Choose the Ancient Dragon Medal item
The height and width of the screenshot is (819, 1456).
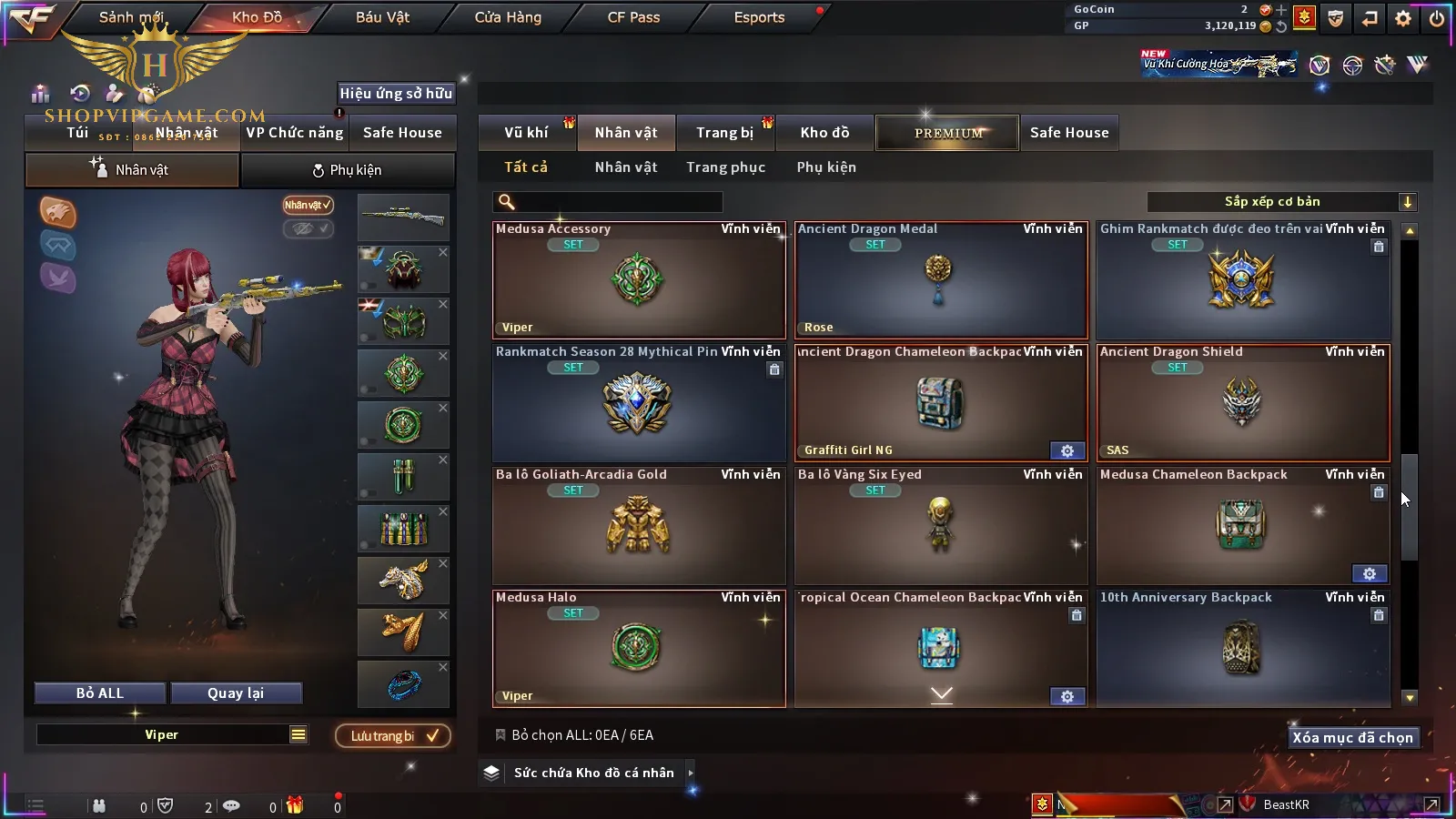[x=940, y=280]
